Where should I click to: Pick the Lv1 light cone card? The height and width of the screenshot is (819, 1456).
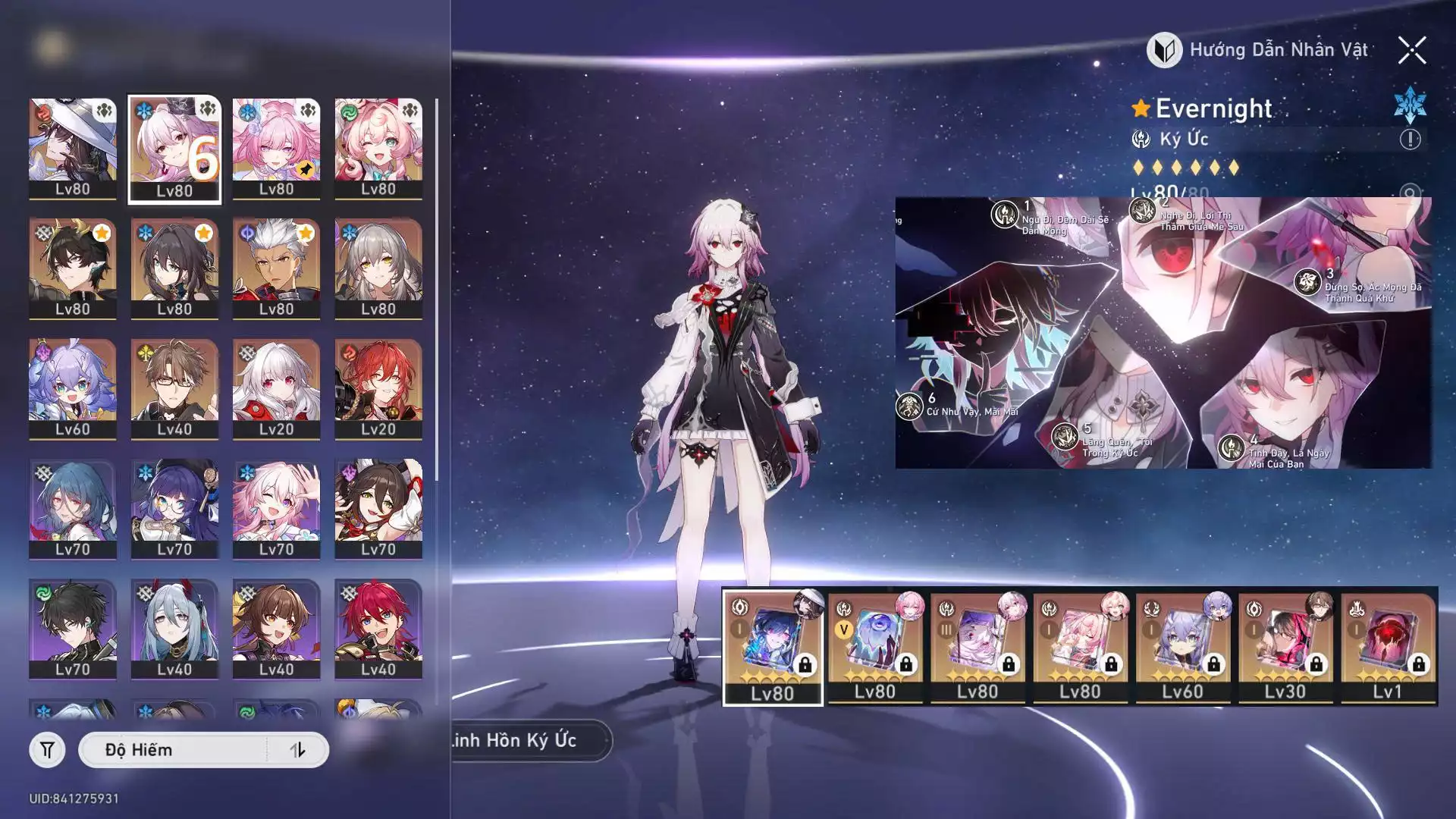coord(1387,647)
